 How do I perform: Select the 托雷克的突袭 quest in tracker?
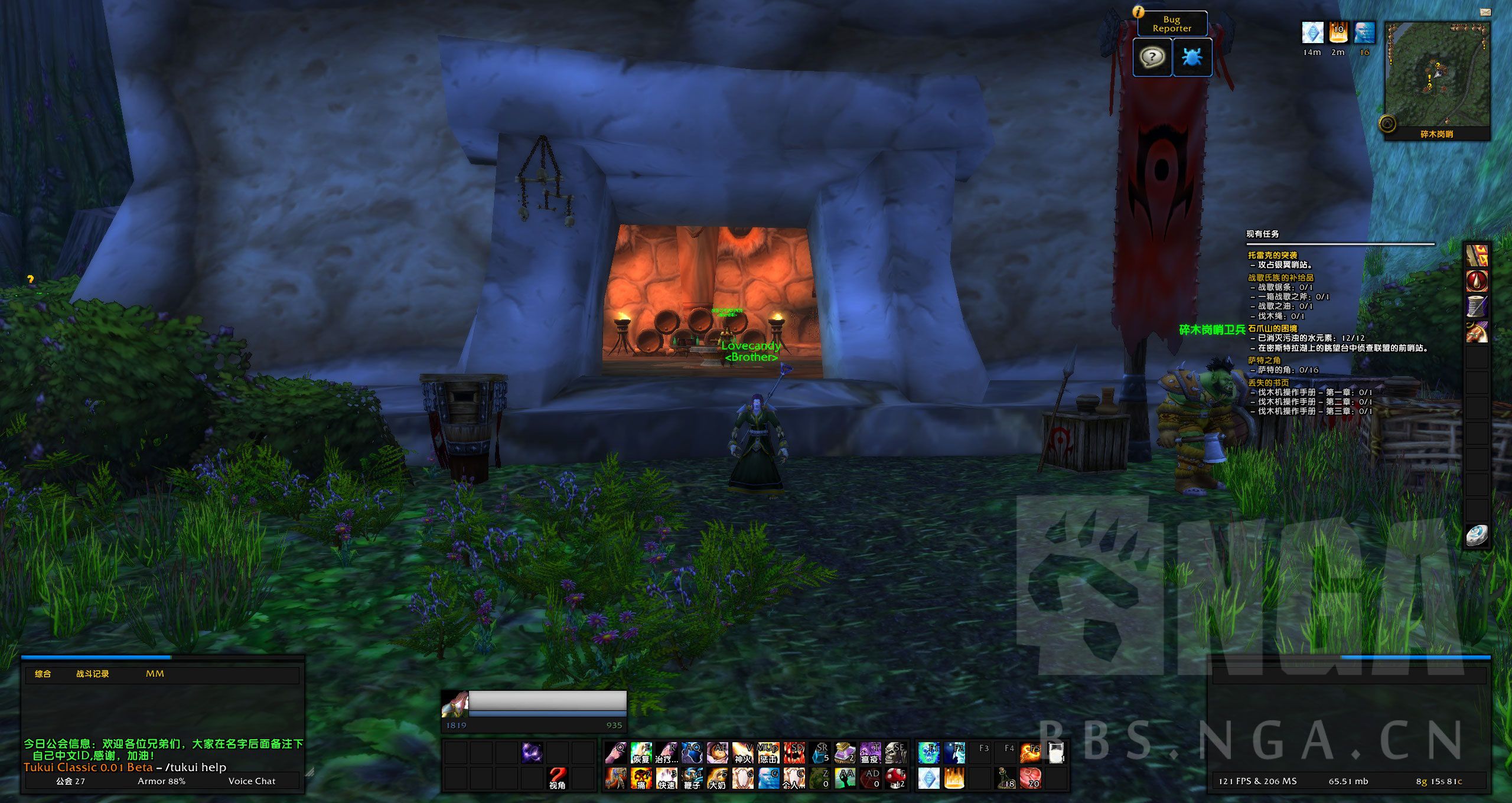click(1272, 255)
